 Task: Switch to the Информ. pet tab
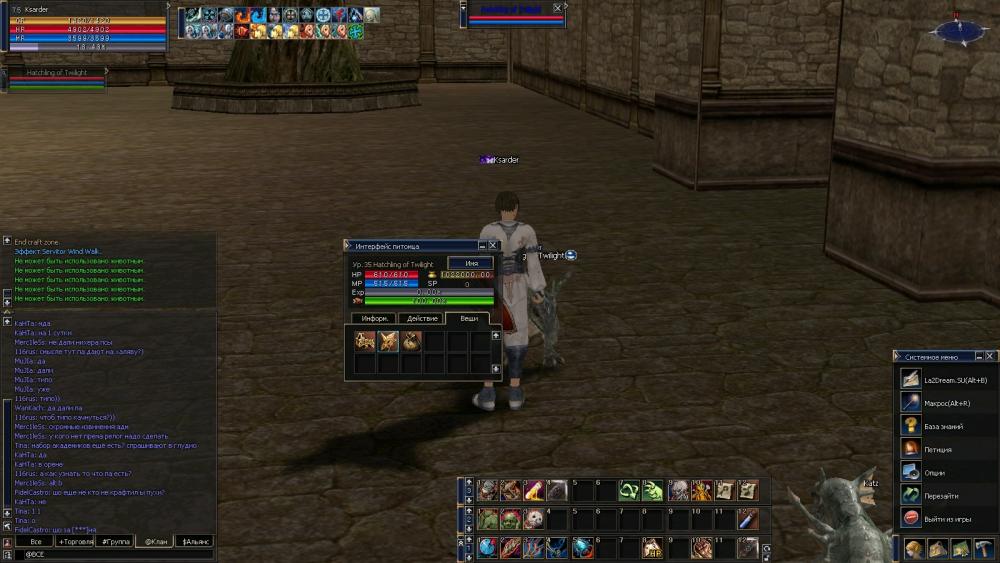pos(374,318)
